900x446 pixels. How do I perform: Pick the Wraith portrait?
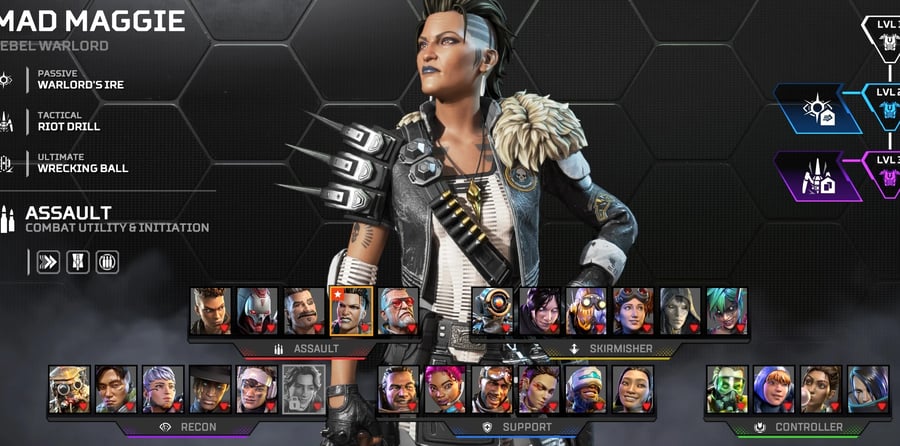(539, 311)
